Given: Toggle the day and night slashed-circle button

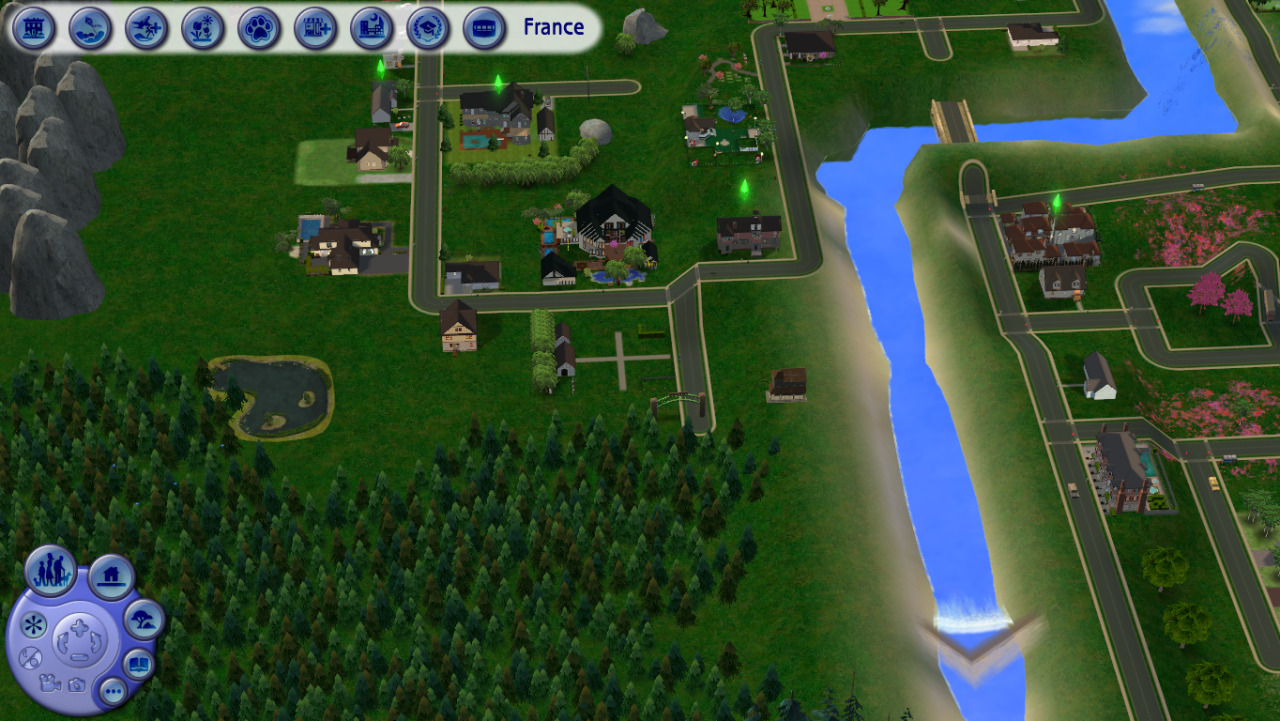Looking at the screenshot, I should pos(29,658).
